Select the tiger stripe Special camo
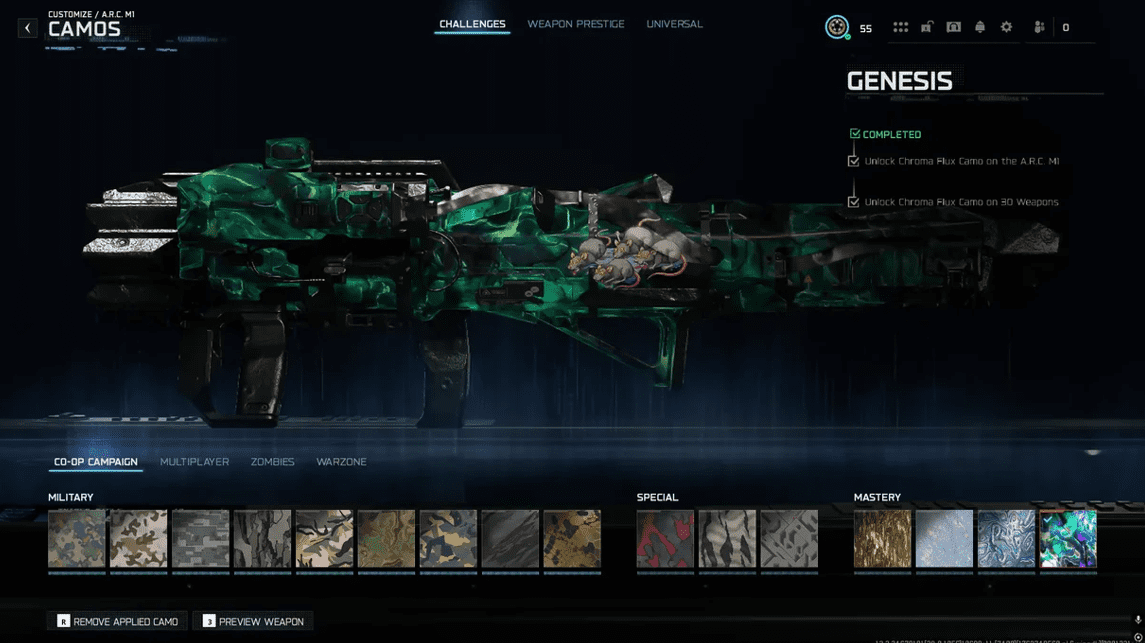1145x643 pixels. [x=727, y=539]
